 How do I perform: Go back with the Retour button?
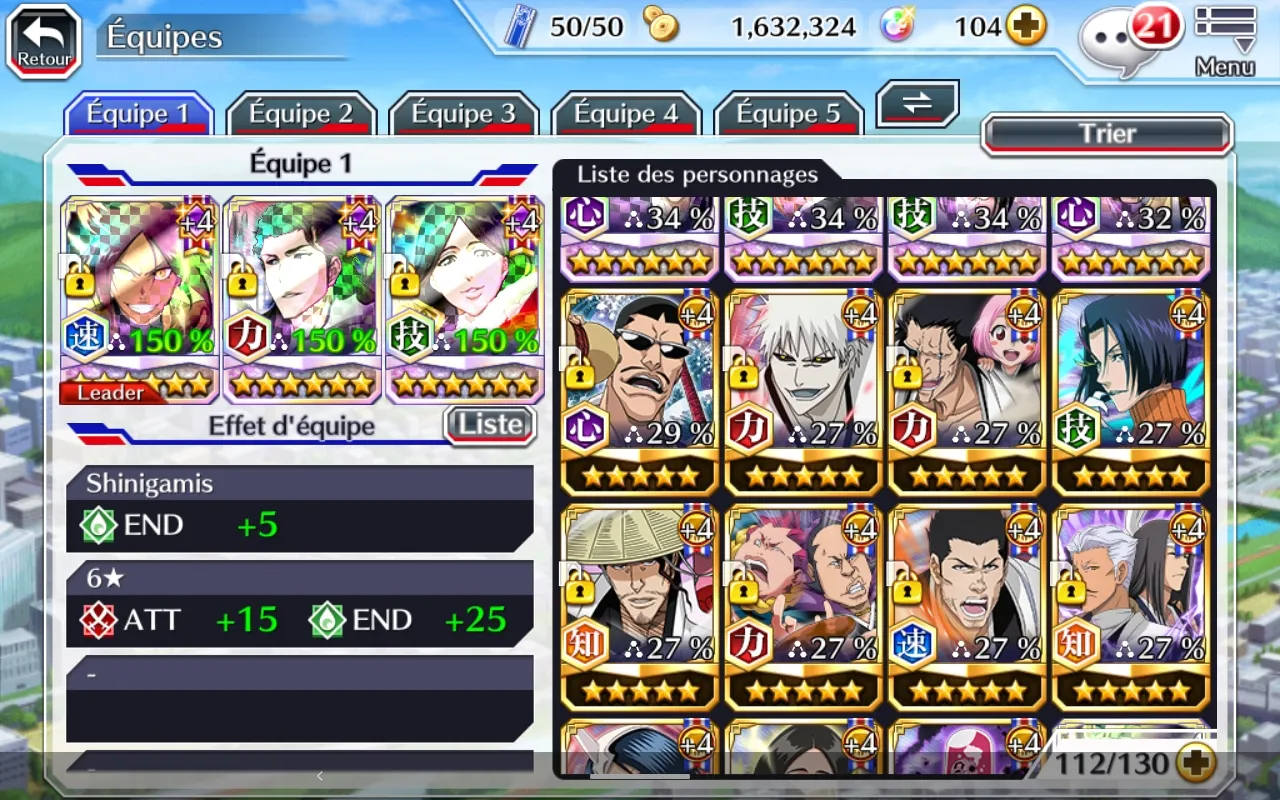[44, 42]
